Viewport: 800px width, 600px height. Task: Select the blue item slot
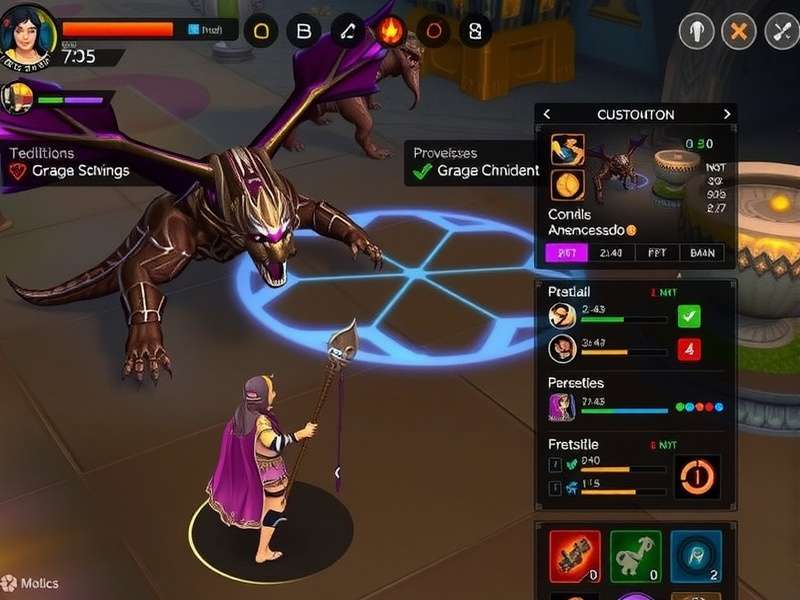pos(695,556)
